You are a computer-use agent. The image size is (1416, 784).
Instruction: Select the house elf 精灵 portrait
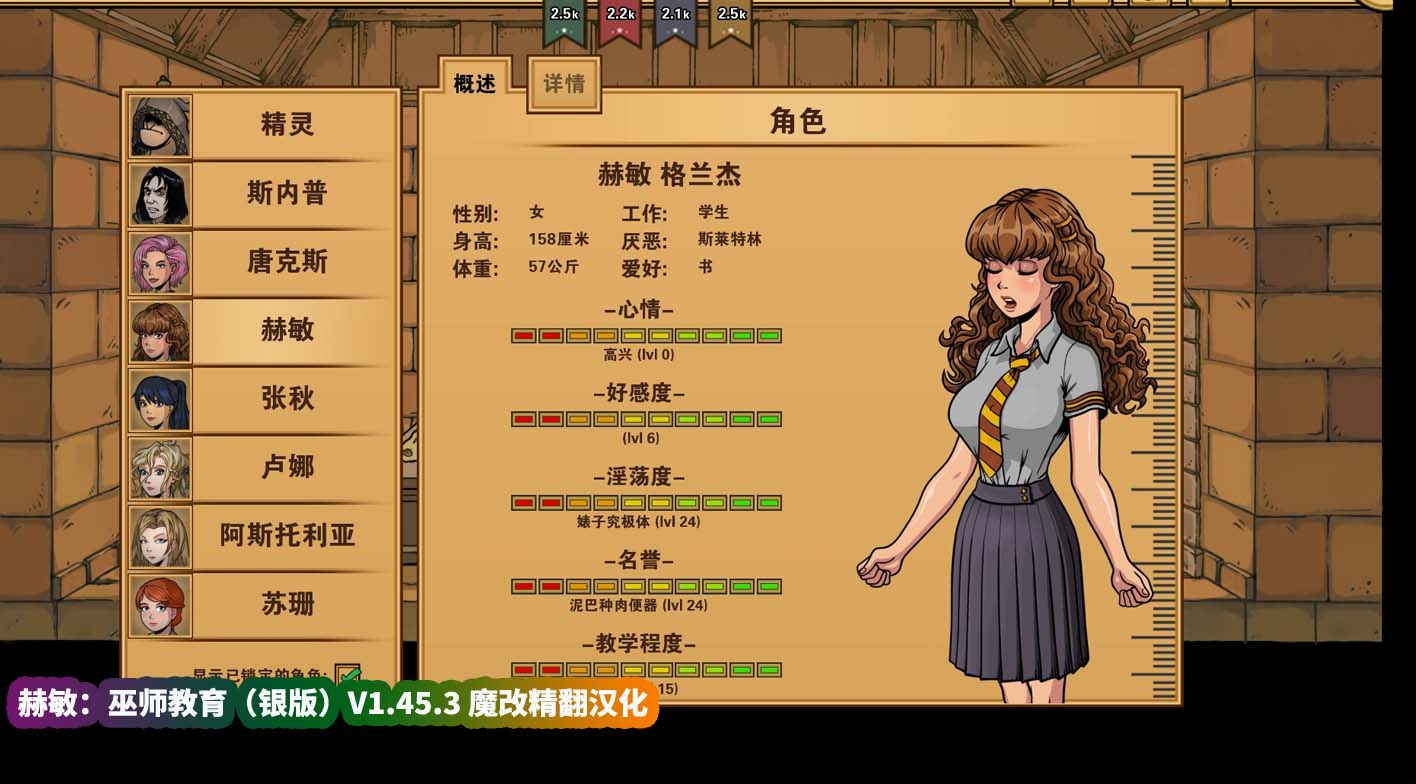[160, 124]
